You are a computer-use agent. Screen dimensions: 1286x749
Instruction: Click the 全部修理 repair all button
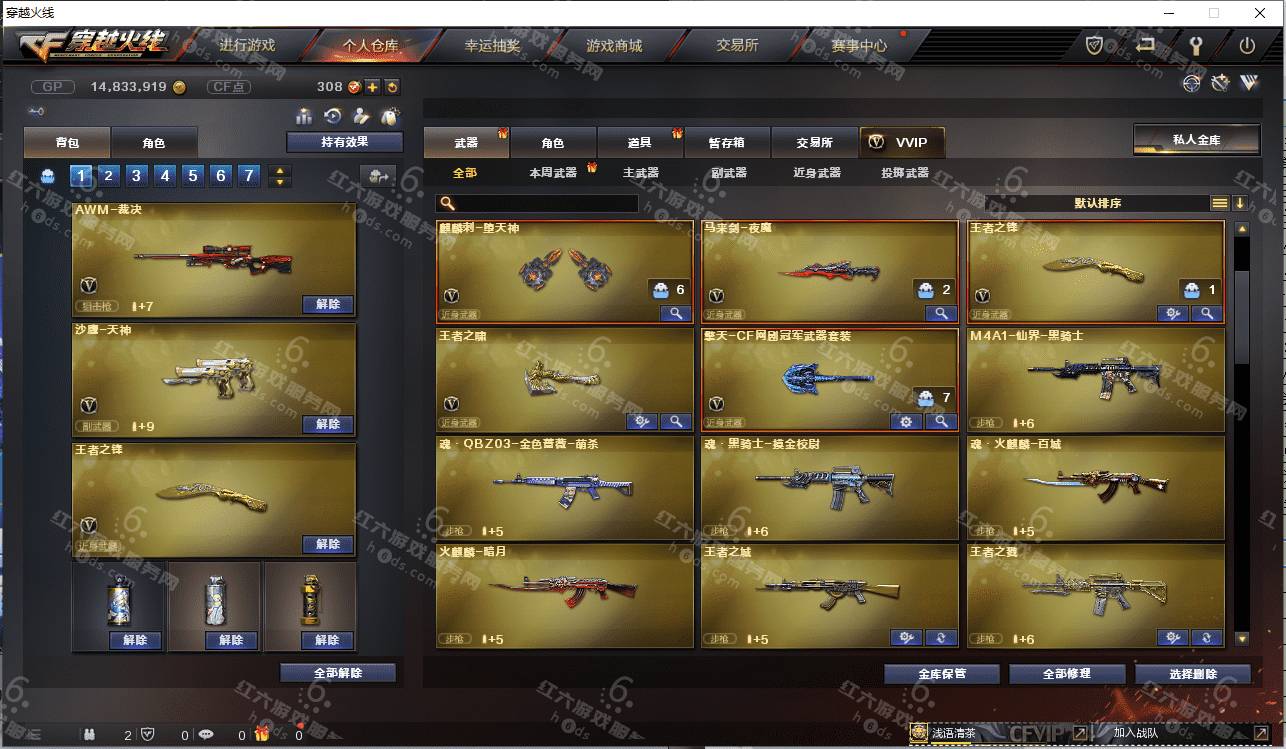1067,673
